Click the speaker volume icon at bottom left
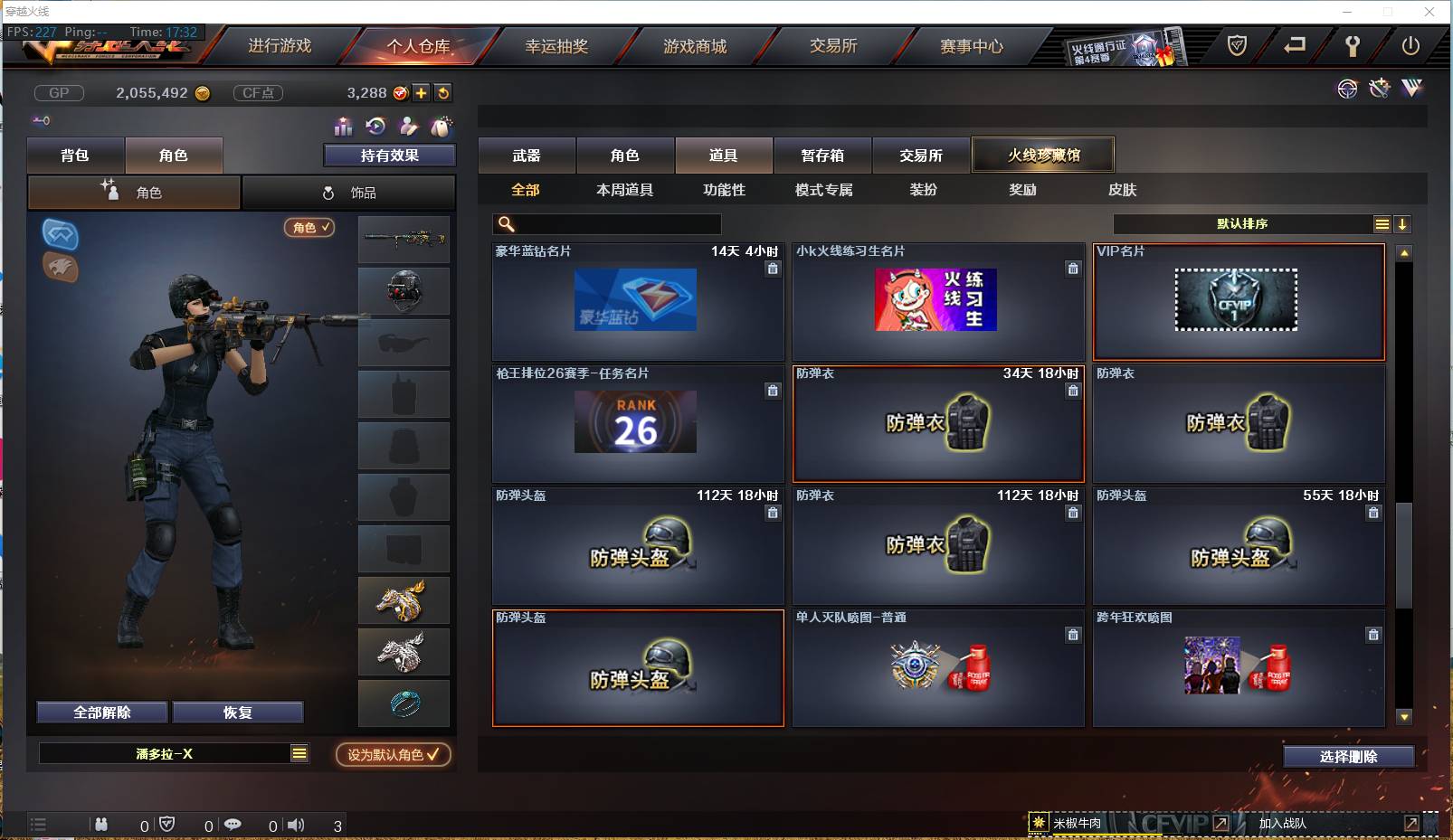 (x=296, y=824)
